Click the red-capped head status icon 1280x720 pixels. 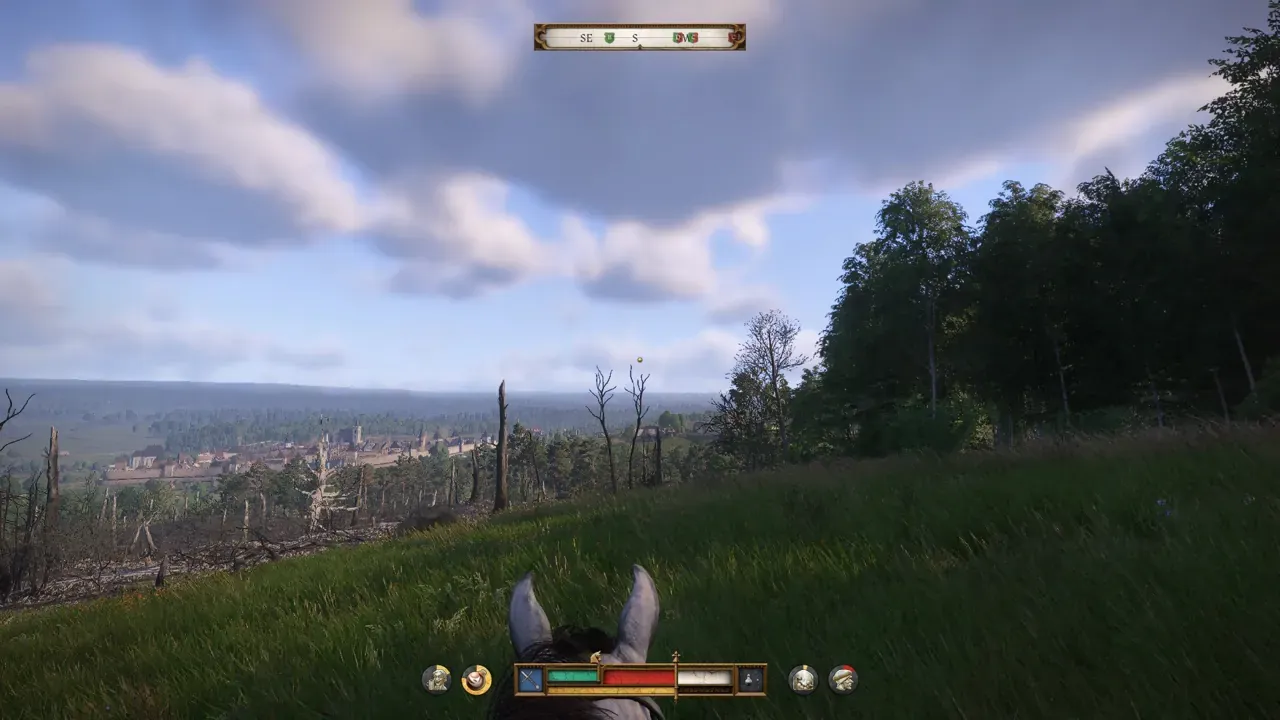tap(843, 680)
